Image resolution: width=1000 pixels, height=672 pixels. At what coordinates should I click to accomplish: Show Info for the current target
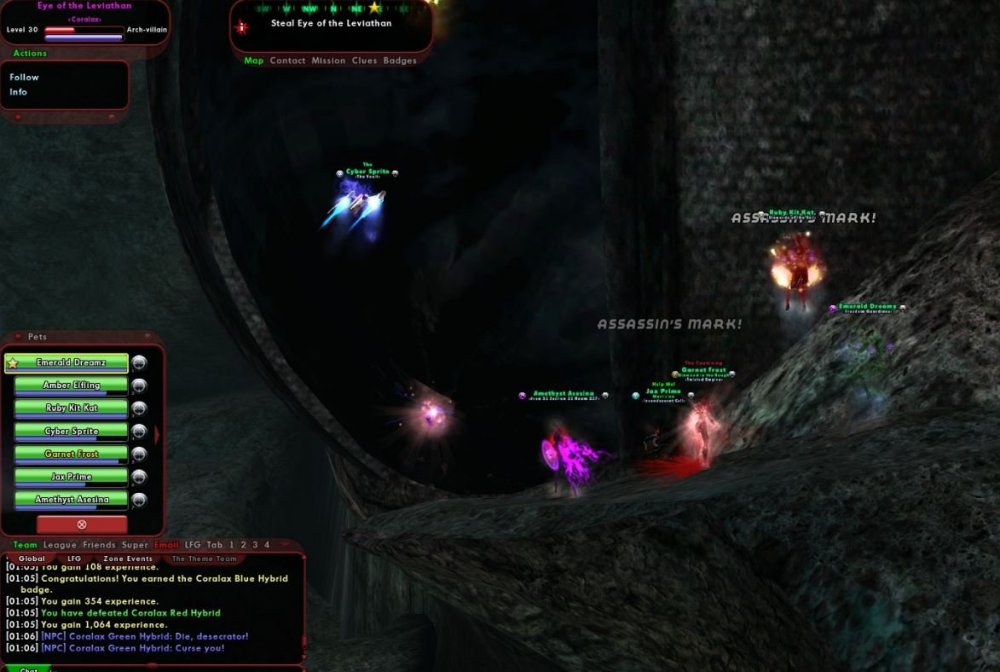pos(18,92)
